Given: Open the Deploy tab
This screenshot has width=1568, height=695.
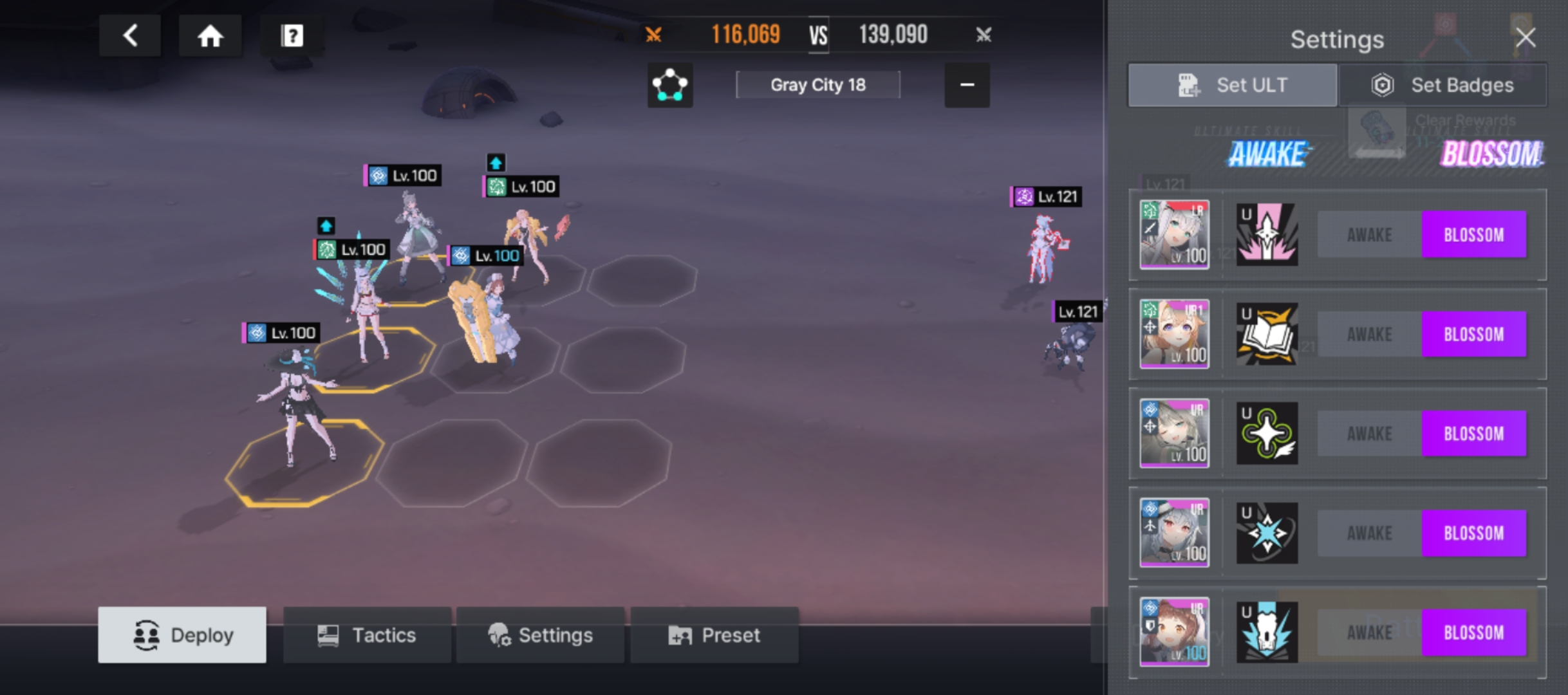Looking at the screenshot, I should [x=182, y=635].
